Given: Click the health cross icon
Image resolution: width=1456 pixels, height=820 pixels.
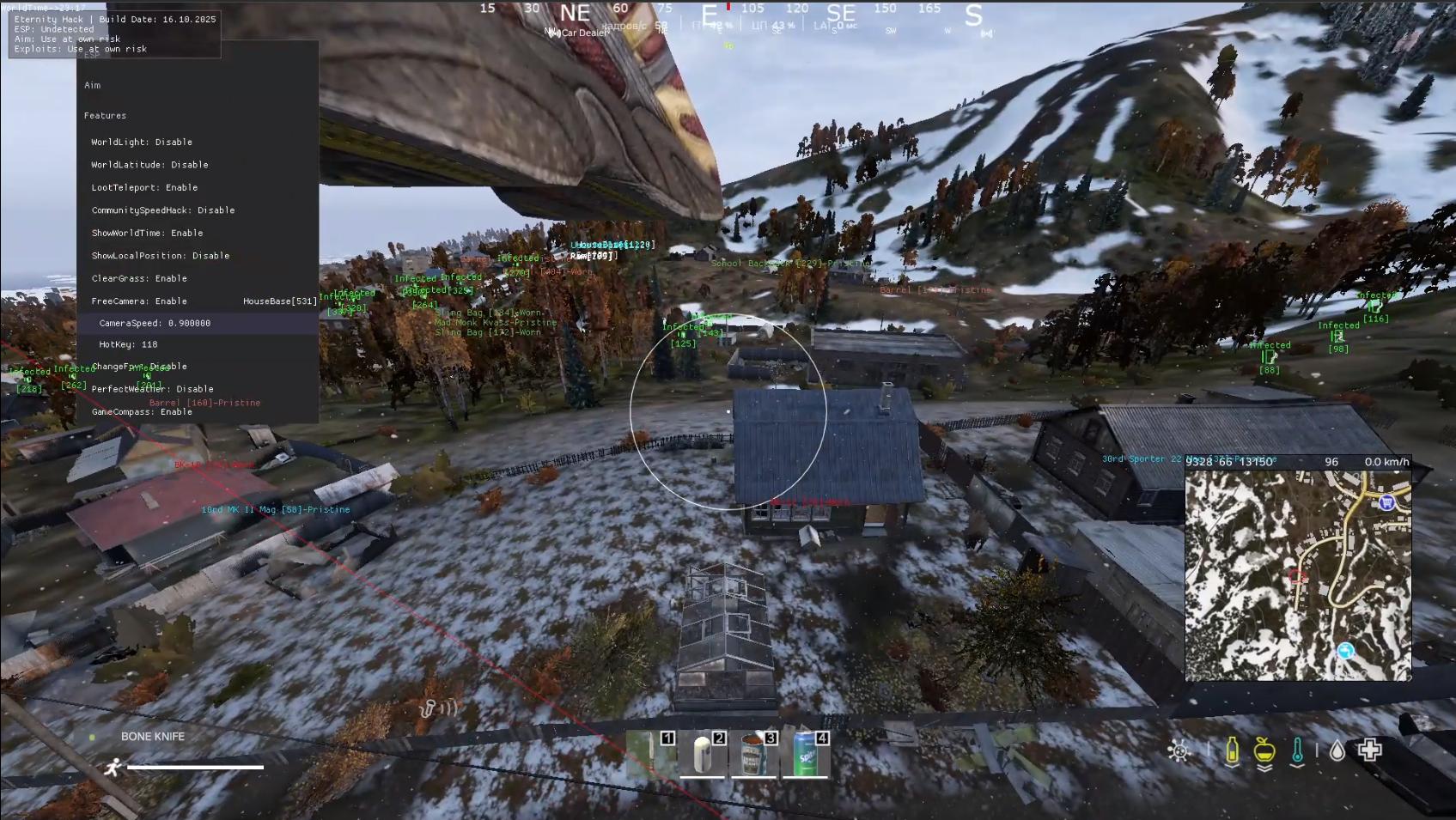Looking at the screenshot, I should point(1371,749).
